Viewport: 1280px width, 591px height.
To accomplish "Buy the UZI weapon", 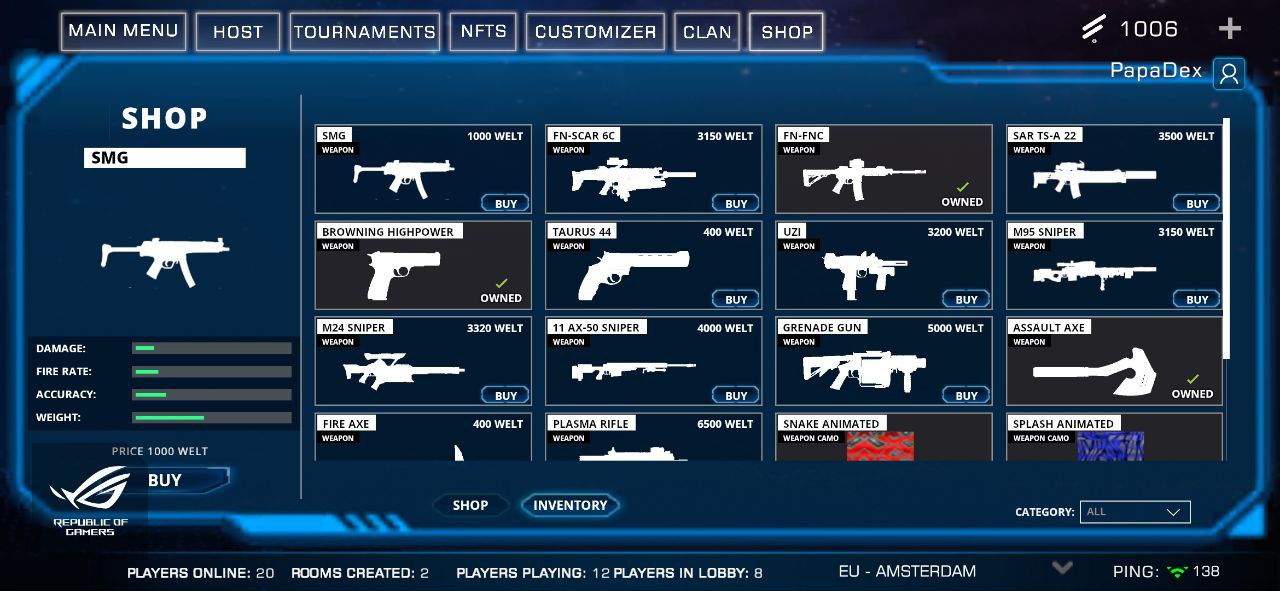I will click(x=966, y=299).
